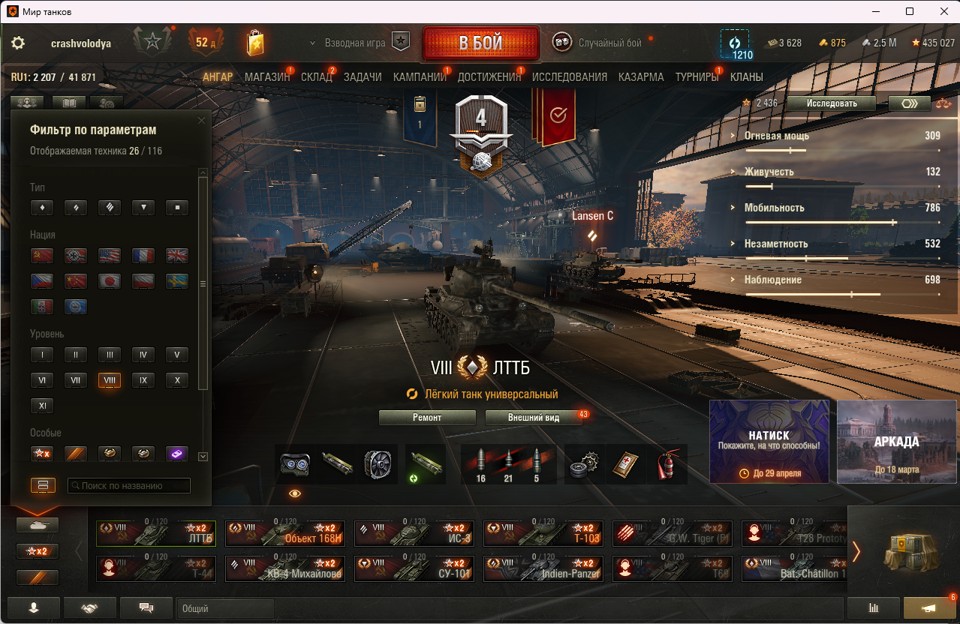Open Внешний вид customization

tap(535, 417)
